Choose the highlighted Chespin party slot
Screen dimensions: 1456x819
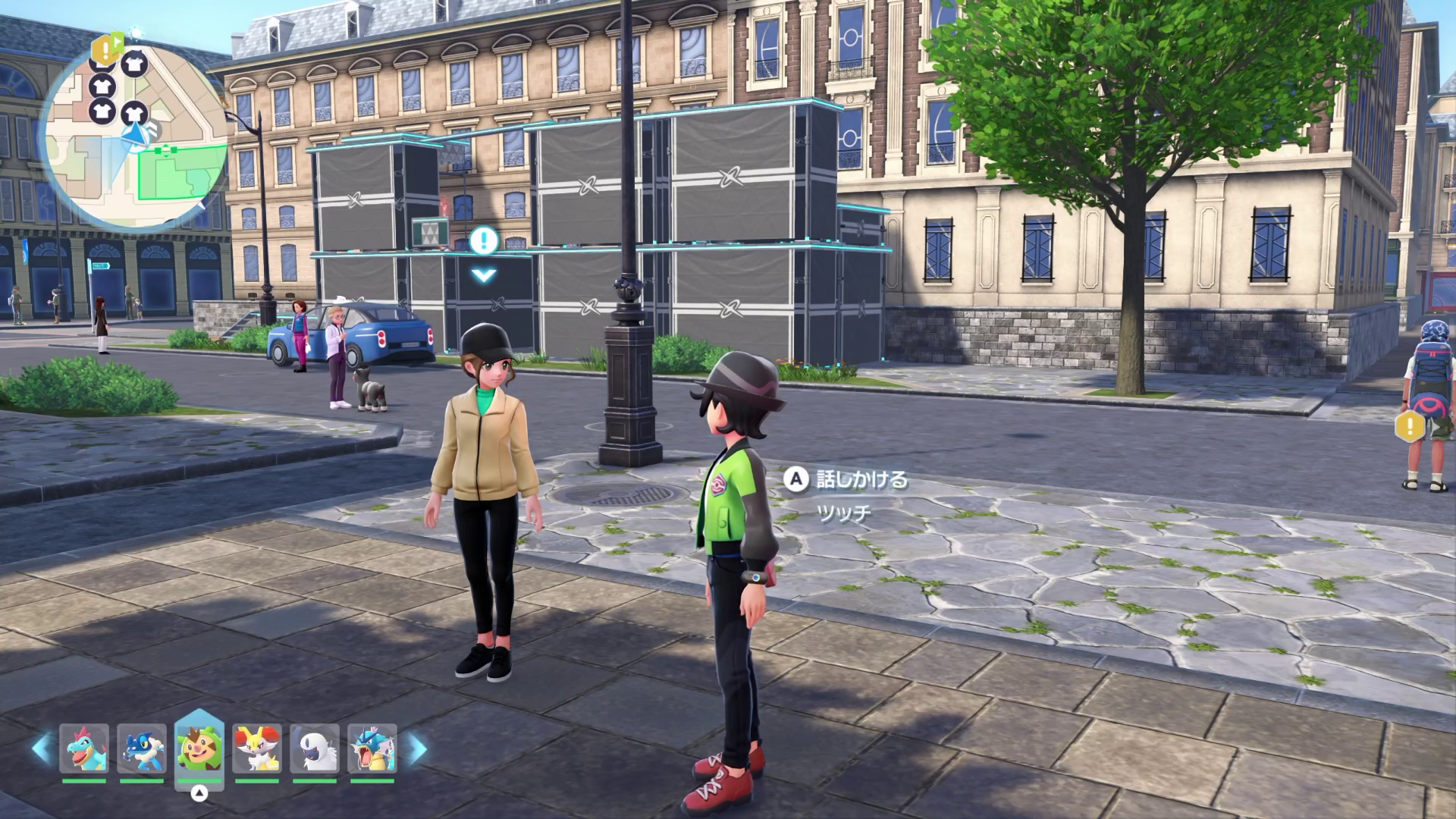pos(199,748)
